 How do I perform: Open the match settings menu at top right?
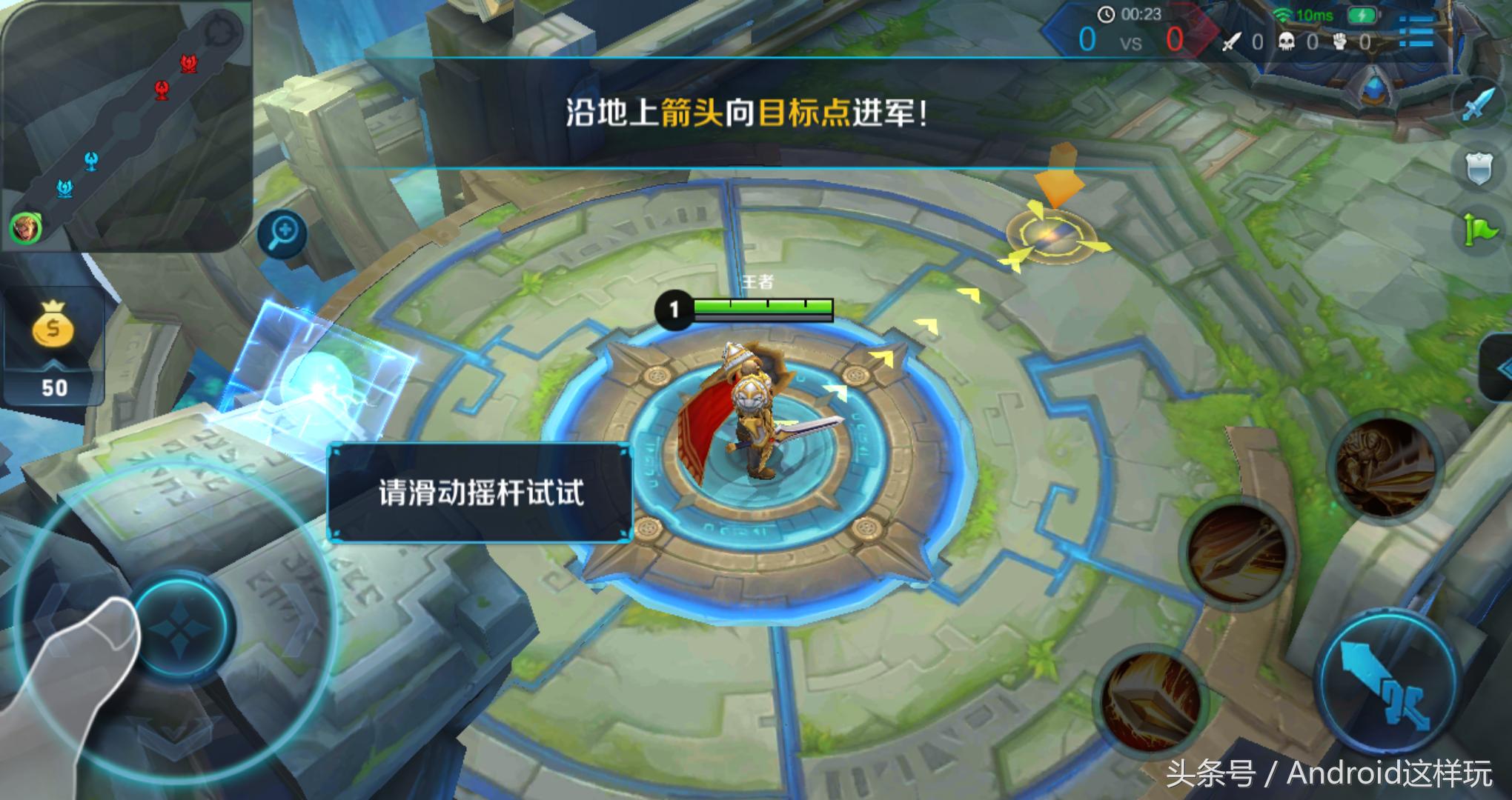click(1418, 31)
